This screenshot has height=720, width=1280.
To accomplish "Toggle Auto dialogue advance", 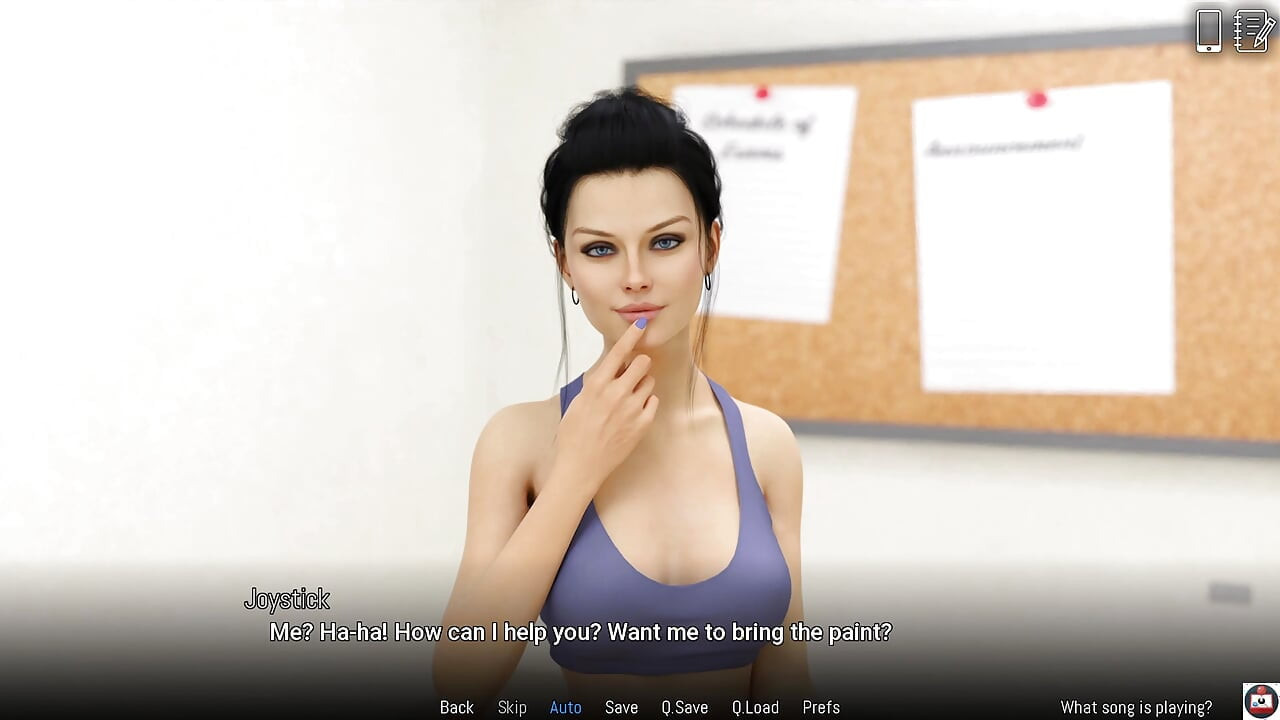I will coord(565,707).
